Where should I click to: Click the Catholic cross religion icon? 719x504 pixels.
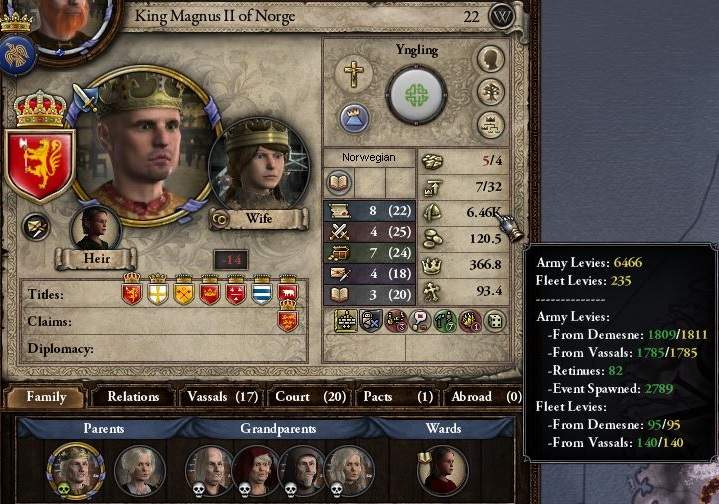pyautogui.click(x=352, y=72)
